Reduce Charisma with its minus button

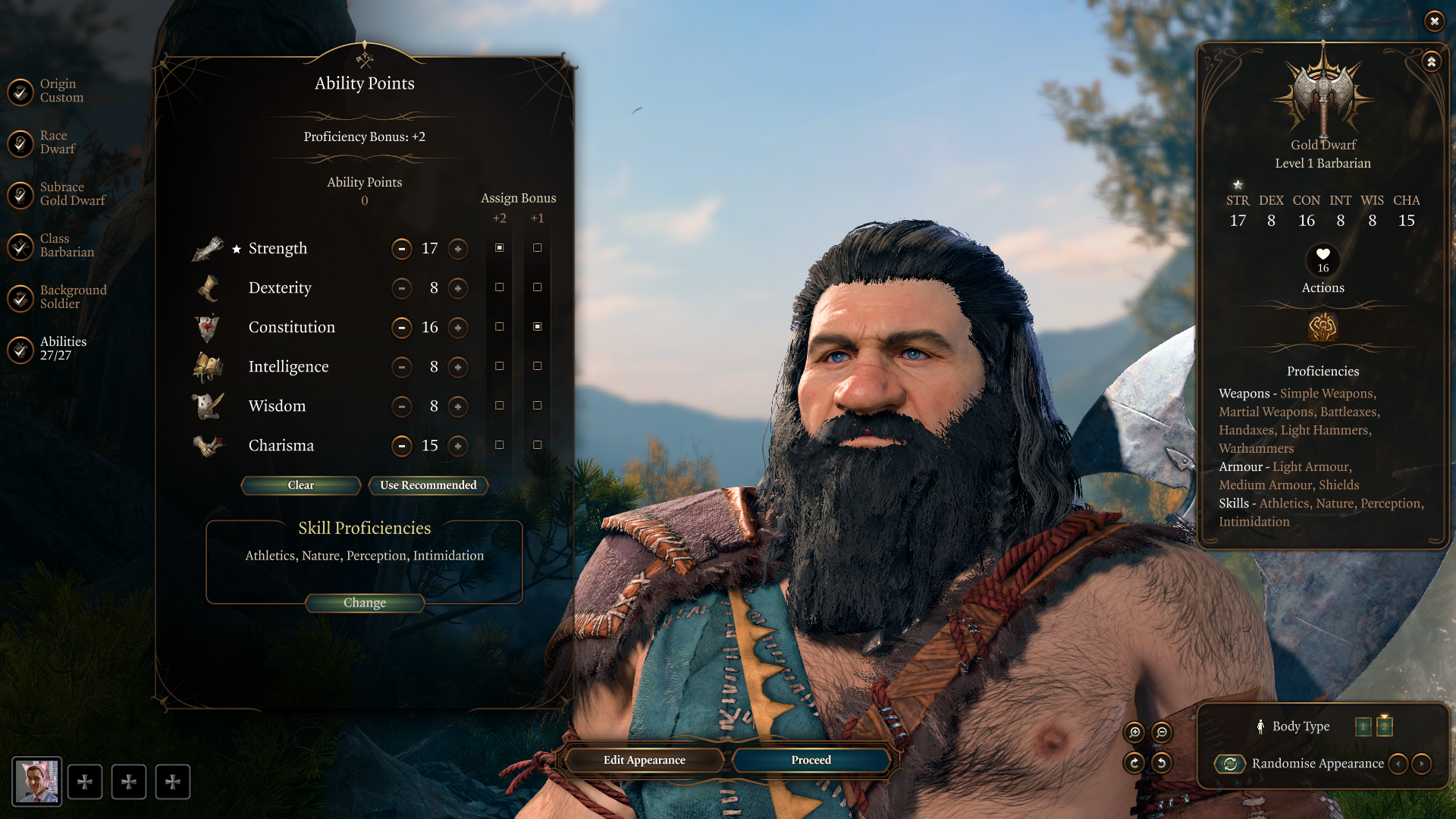point(402,446)
